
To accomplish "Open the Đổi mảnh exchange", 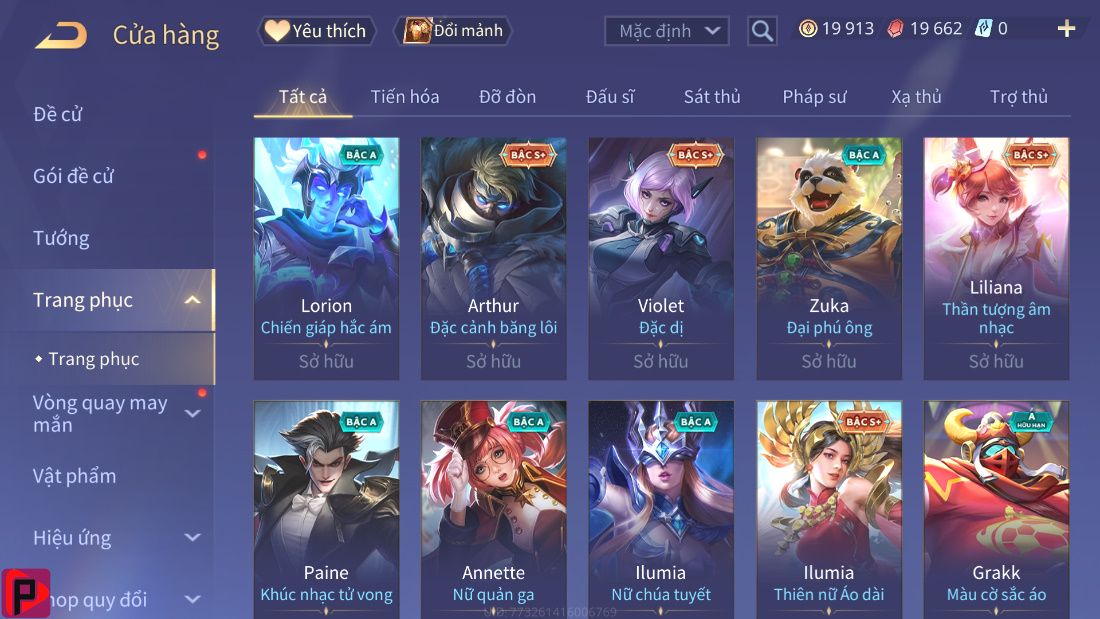I will pyautogui.click(x=453, y=31).
